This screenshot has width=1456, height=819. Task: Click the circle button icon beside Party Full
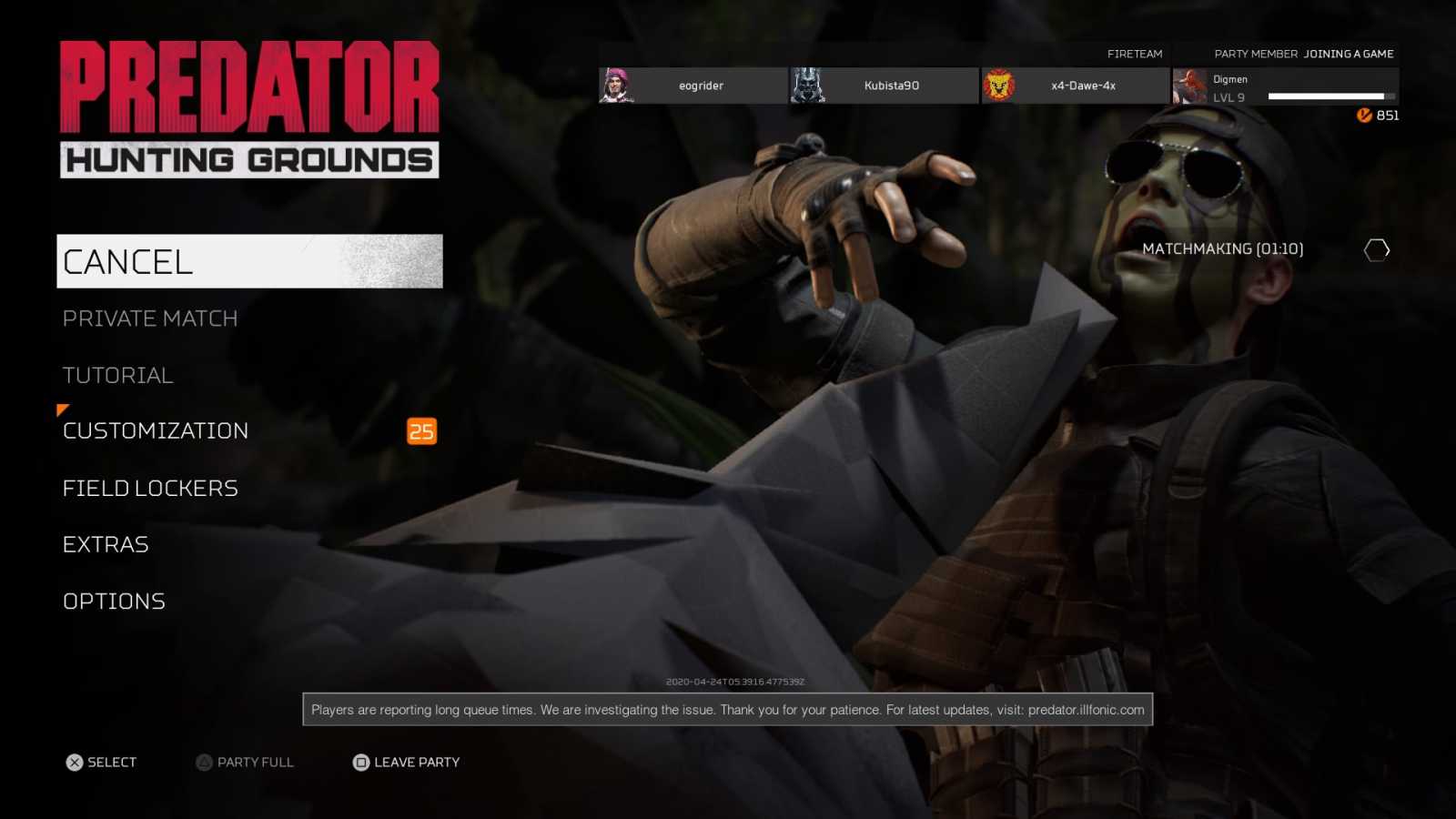[x=202, y=762]
